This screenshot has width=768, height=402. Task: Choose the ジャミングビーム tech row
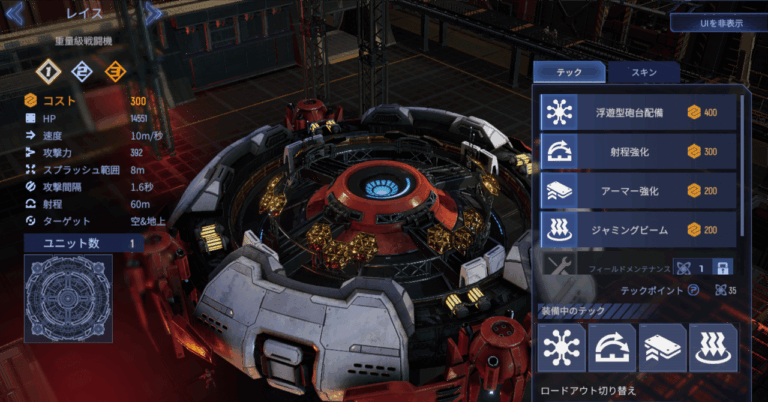pos(638,229)
